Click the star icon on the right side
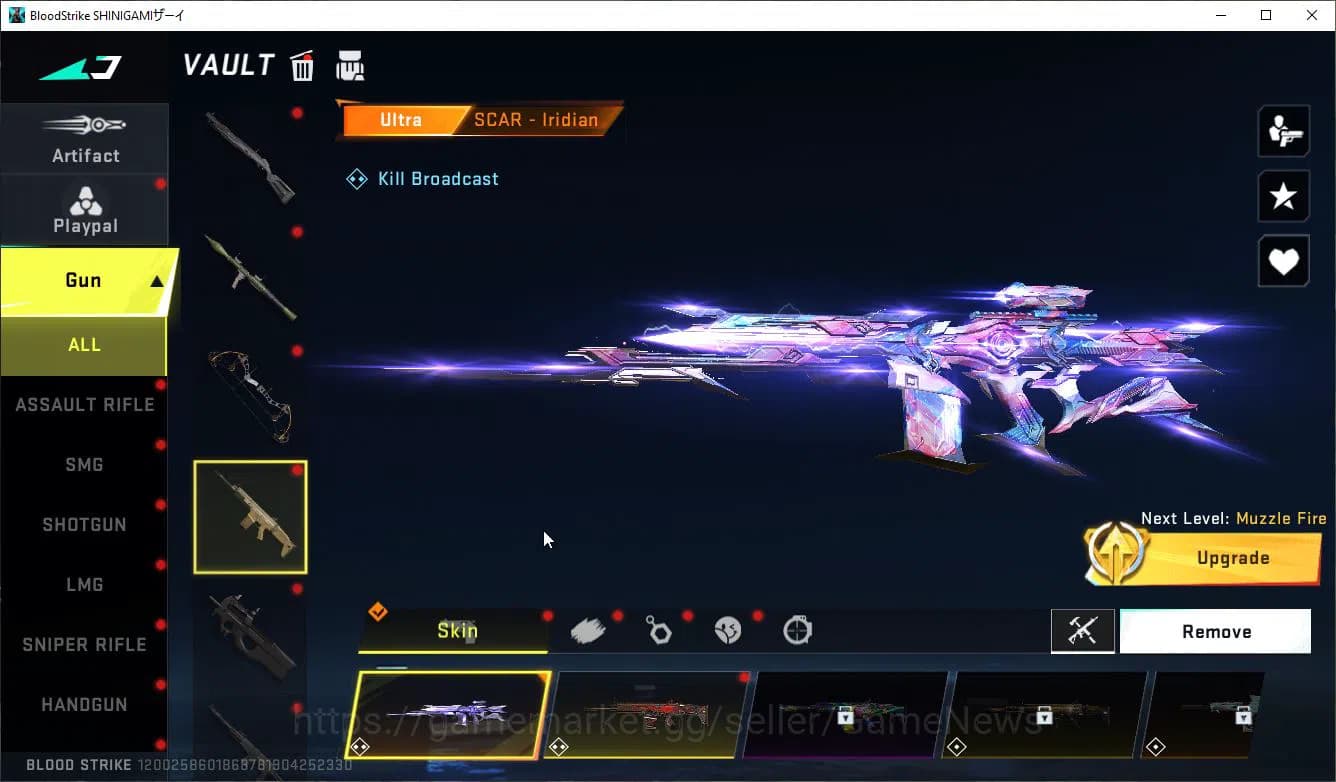The height and width of the screenshot is (782, 1336). point(1283,196)
